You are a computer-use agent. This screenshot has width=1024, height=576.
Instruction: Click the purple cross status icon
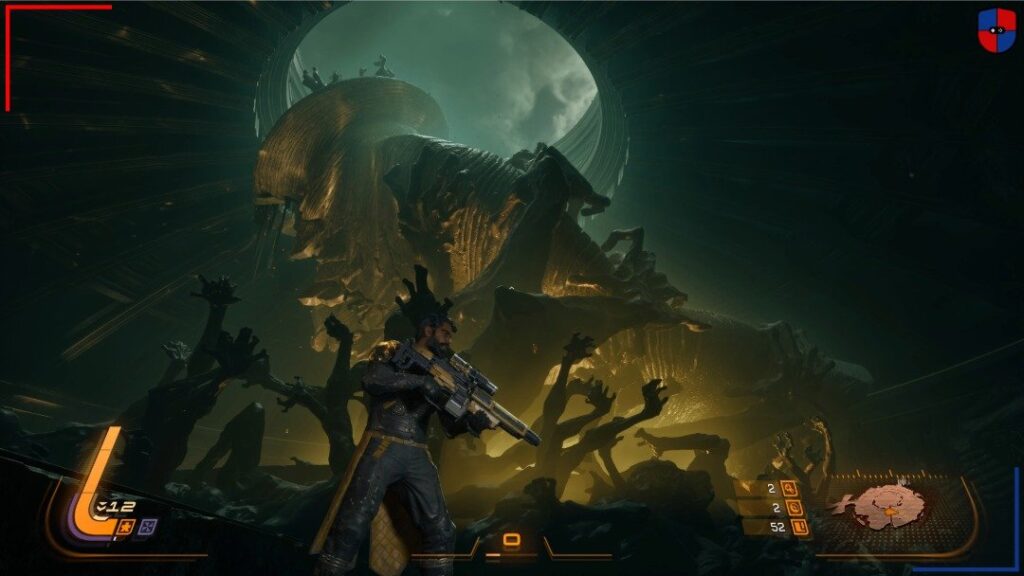[x=147, y=526]
